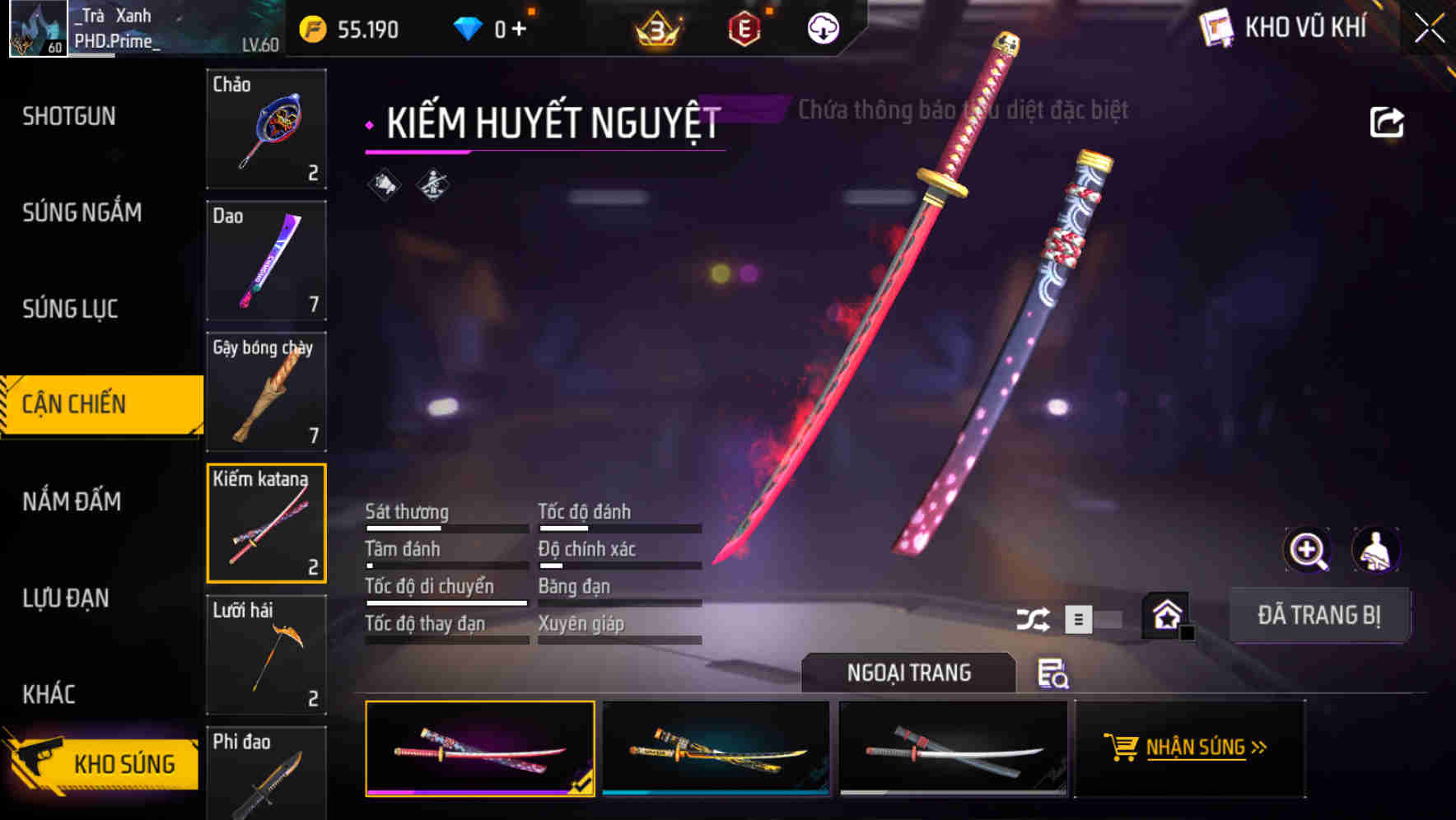
Task: Click the starred home workshop icon
Action: tap(1165, 615)
